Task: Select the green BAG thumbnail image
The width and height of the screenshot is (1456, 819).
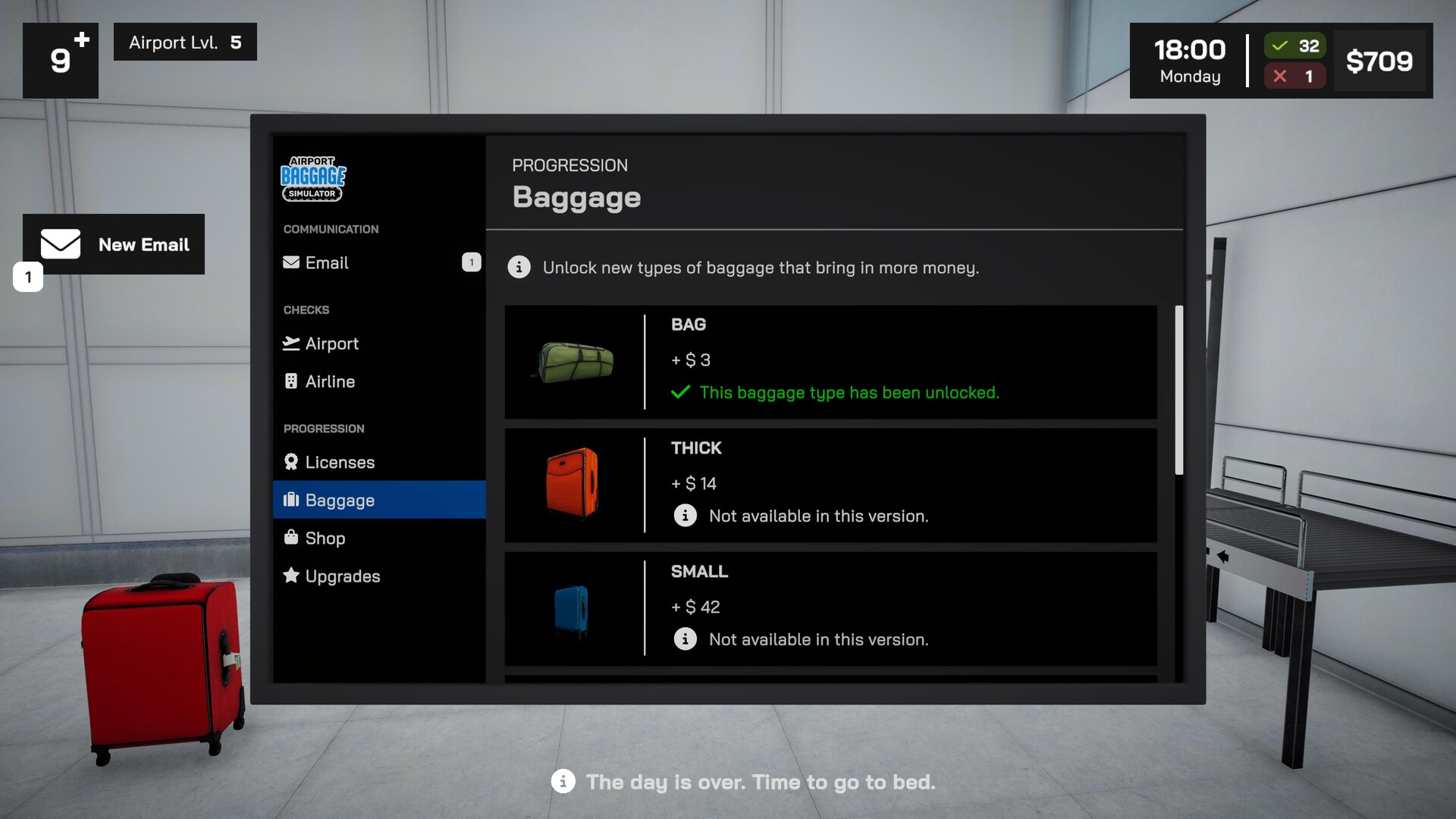Action: coord(574,362)
